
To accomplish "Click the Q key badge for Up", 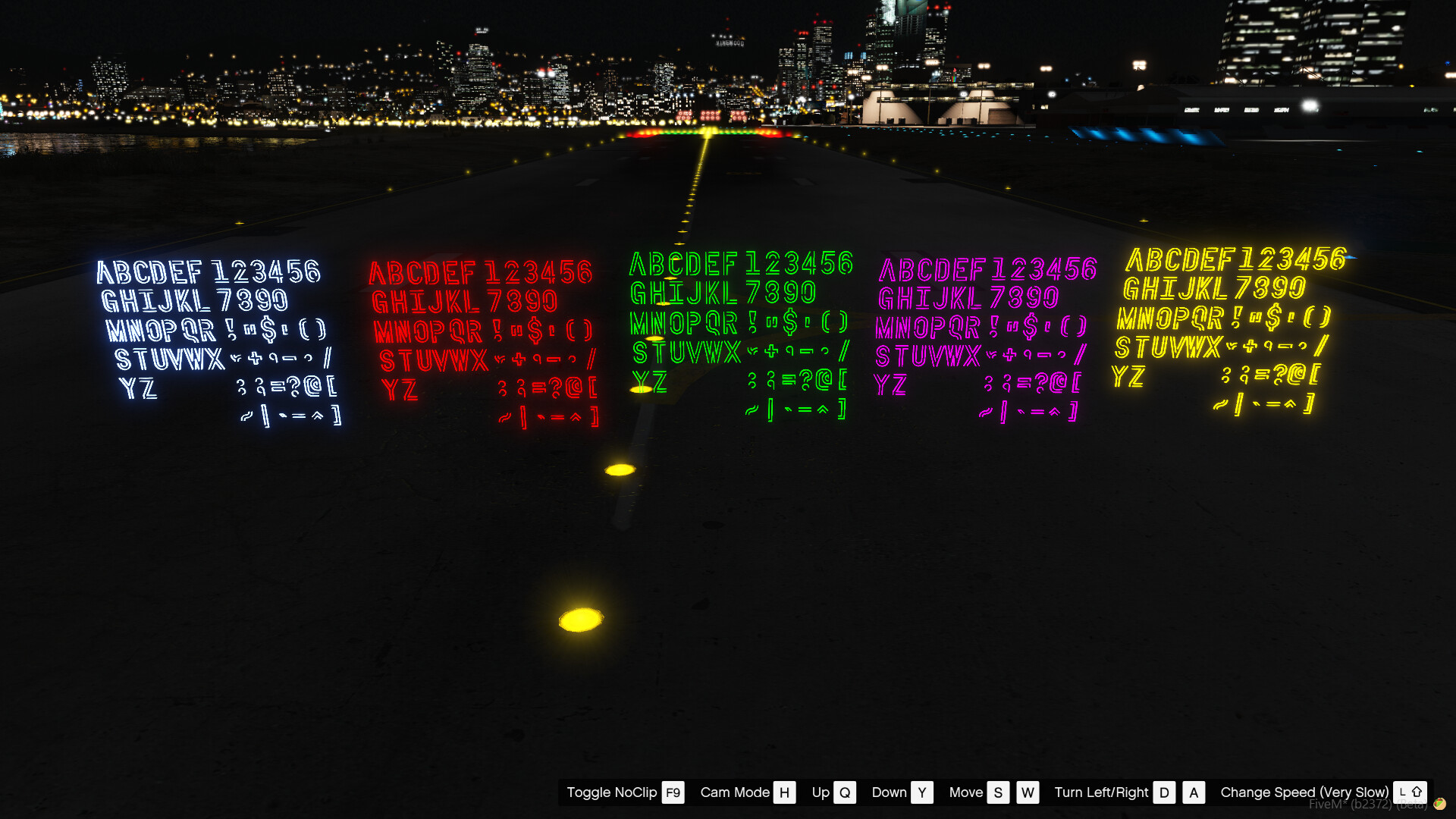I will (844, 792).
